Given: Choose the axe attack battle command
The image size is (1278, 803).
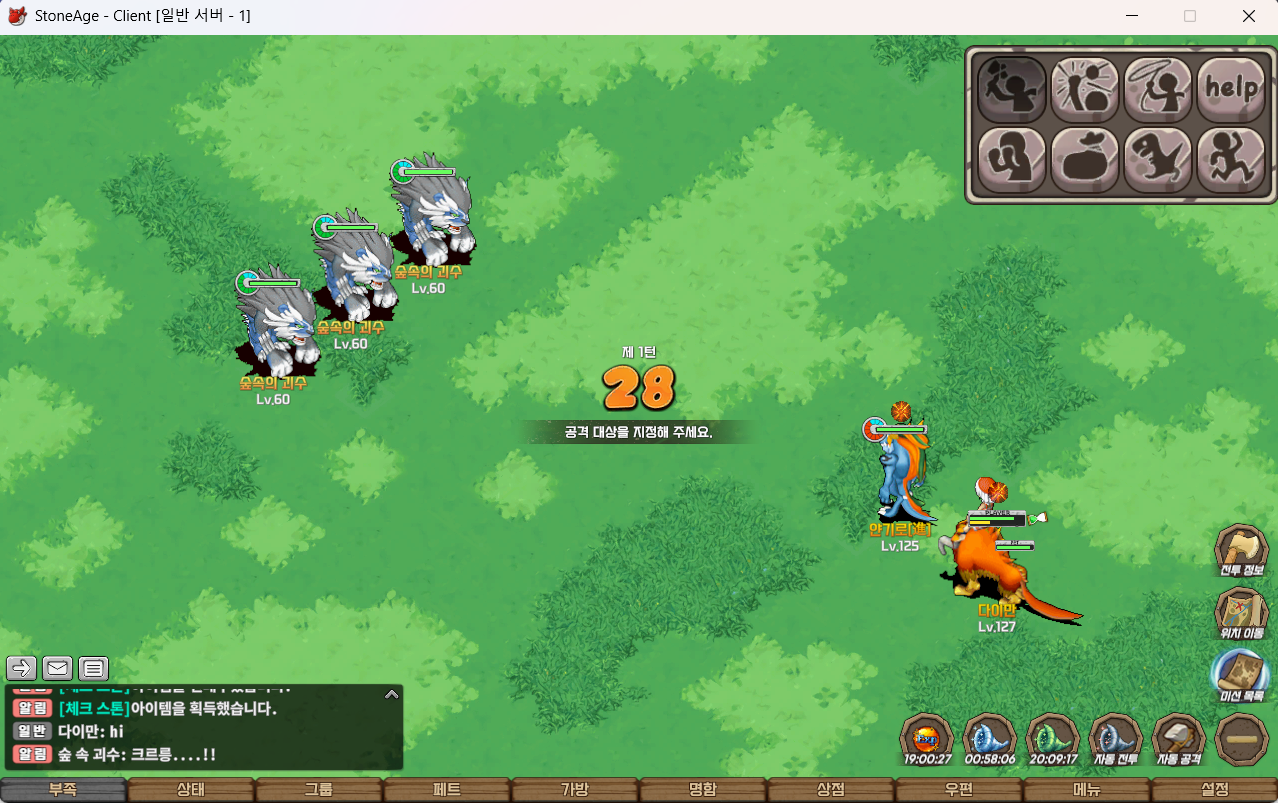Looking at the screenshot, I should click(x=1011, y=89).
